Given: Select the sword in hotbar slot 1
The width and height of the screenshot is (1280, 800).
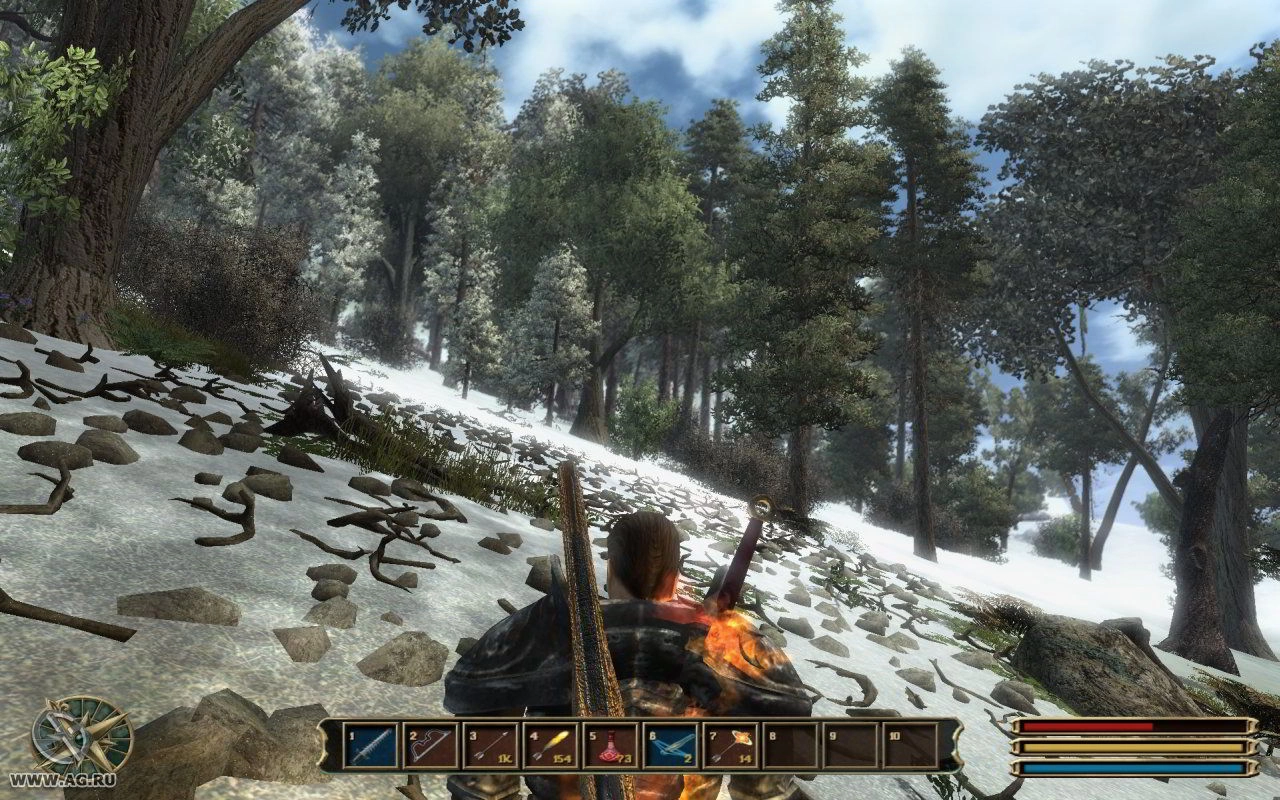Looking at the screenshot, I should pyautogui.click(x=371, y=746).
